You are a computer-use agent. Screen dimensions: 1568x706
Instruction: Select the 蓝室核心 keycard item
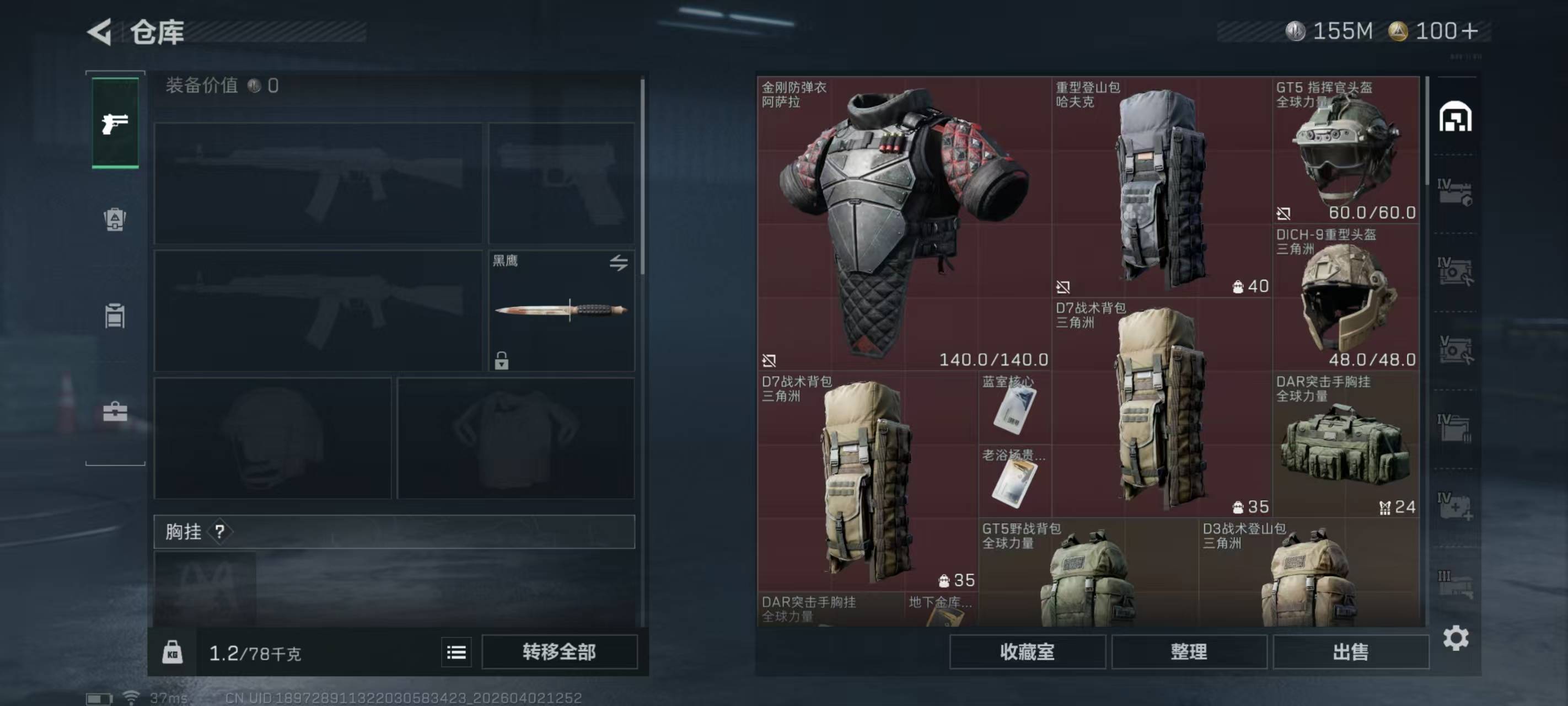[1014, 407]
